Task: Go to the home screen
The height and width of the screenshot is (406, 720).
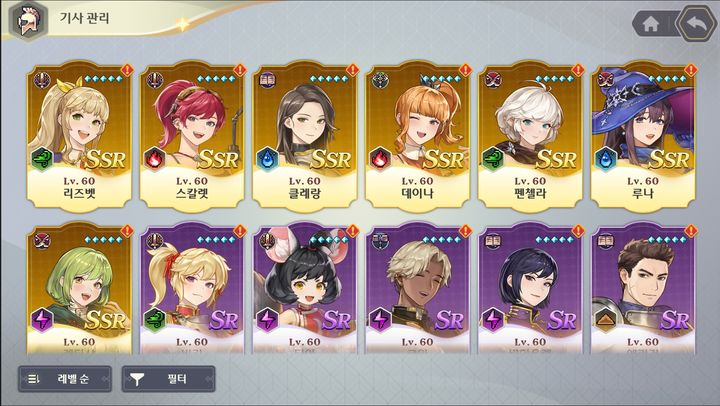Action: pos(650,23)
